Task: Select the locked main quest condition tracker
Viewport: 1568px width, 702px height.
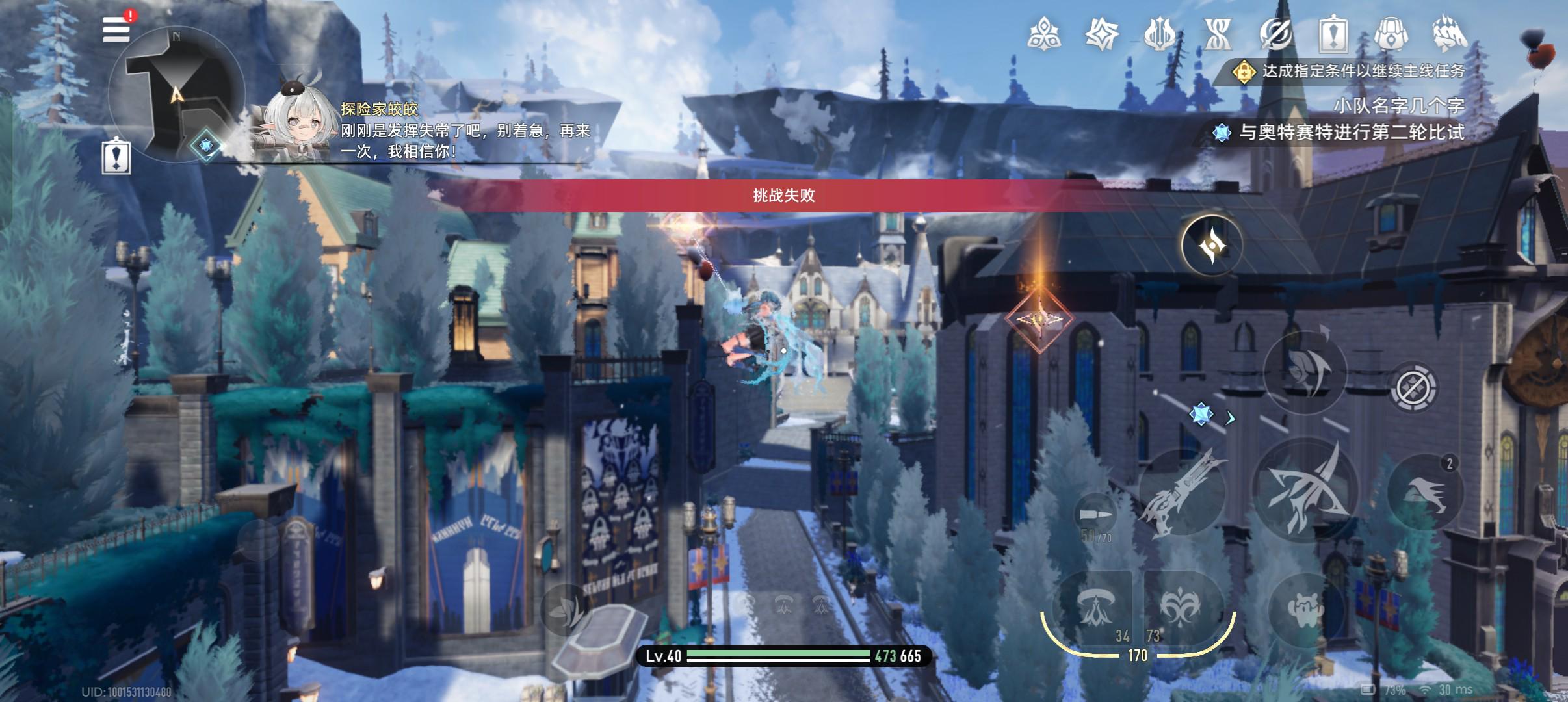Action: tap(1351, 71)
